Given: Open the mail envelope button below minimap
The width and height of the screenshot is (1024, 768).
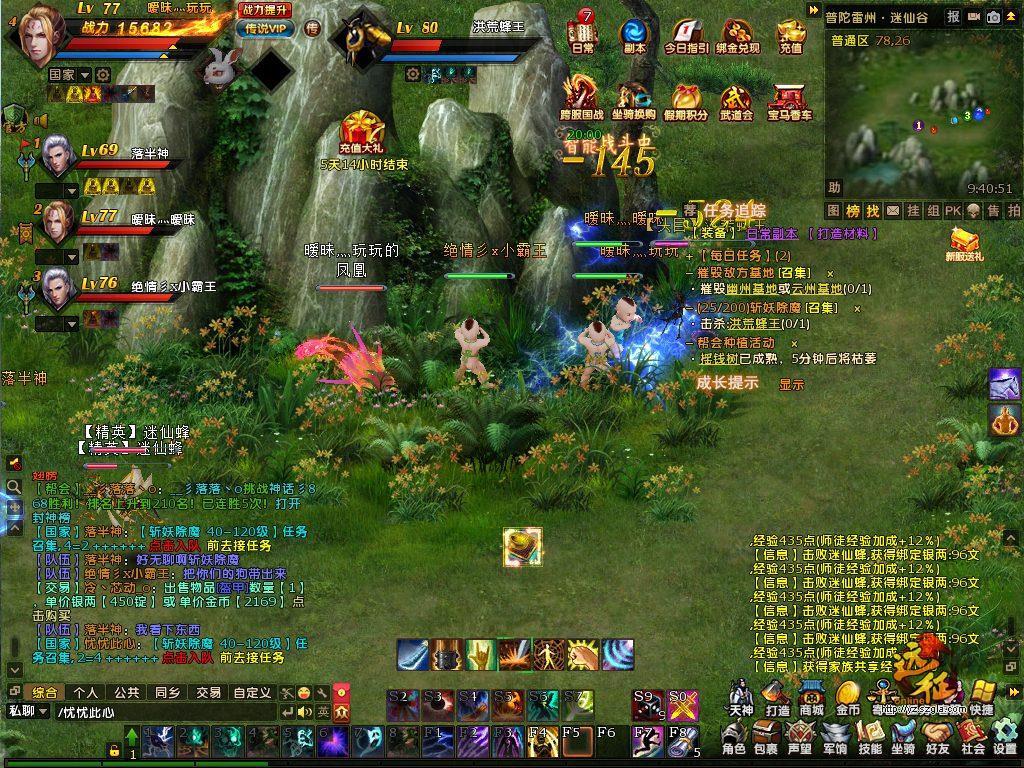Looking at the screenshot, I should 891,211.
